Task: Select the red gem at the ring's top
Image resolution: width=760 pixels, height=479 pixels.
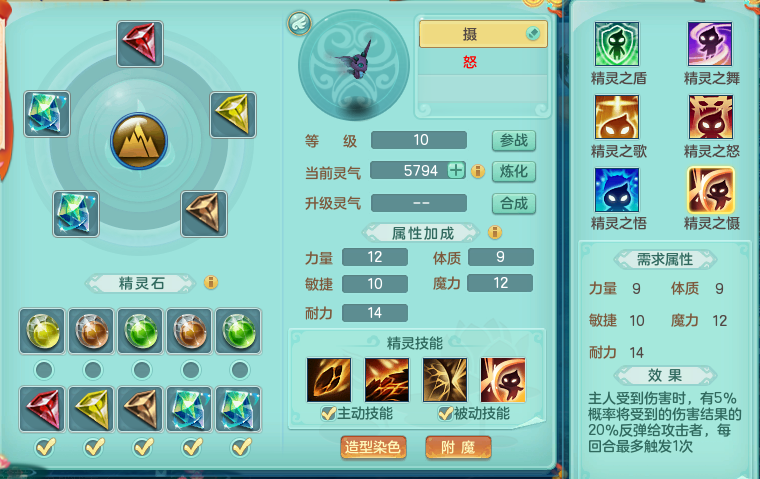Action: [139, 43]
